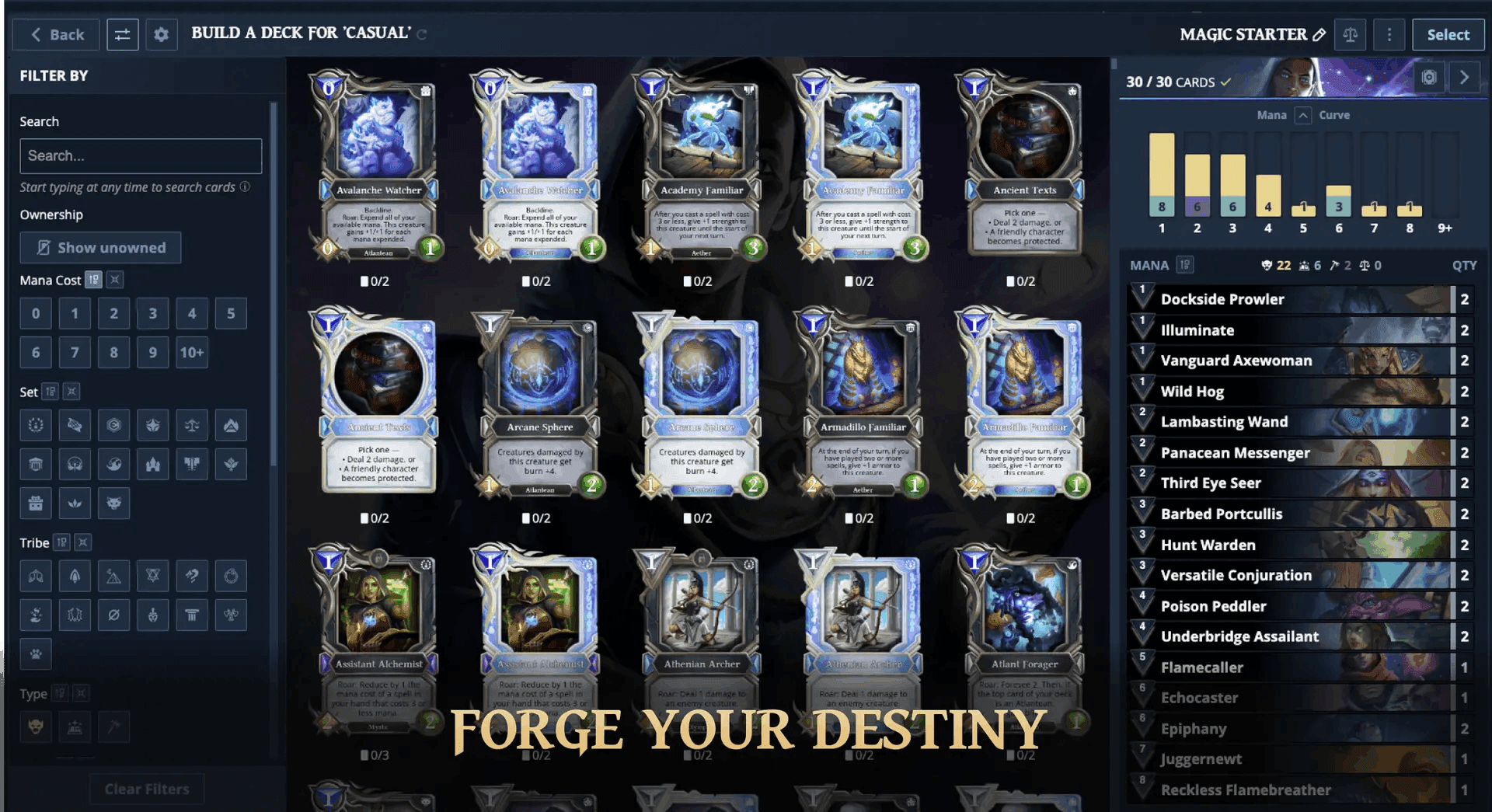Click the scales set icon under Set filter
The image size is (1492, 812).
coord(192,425)
